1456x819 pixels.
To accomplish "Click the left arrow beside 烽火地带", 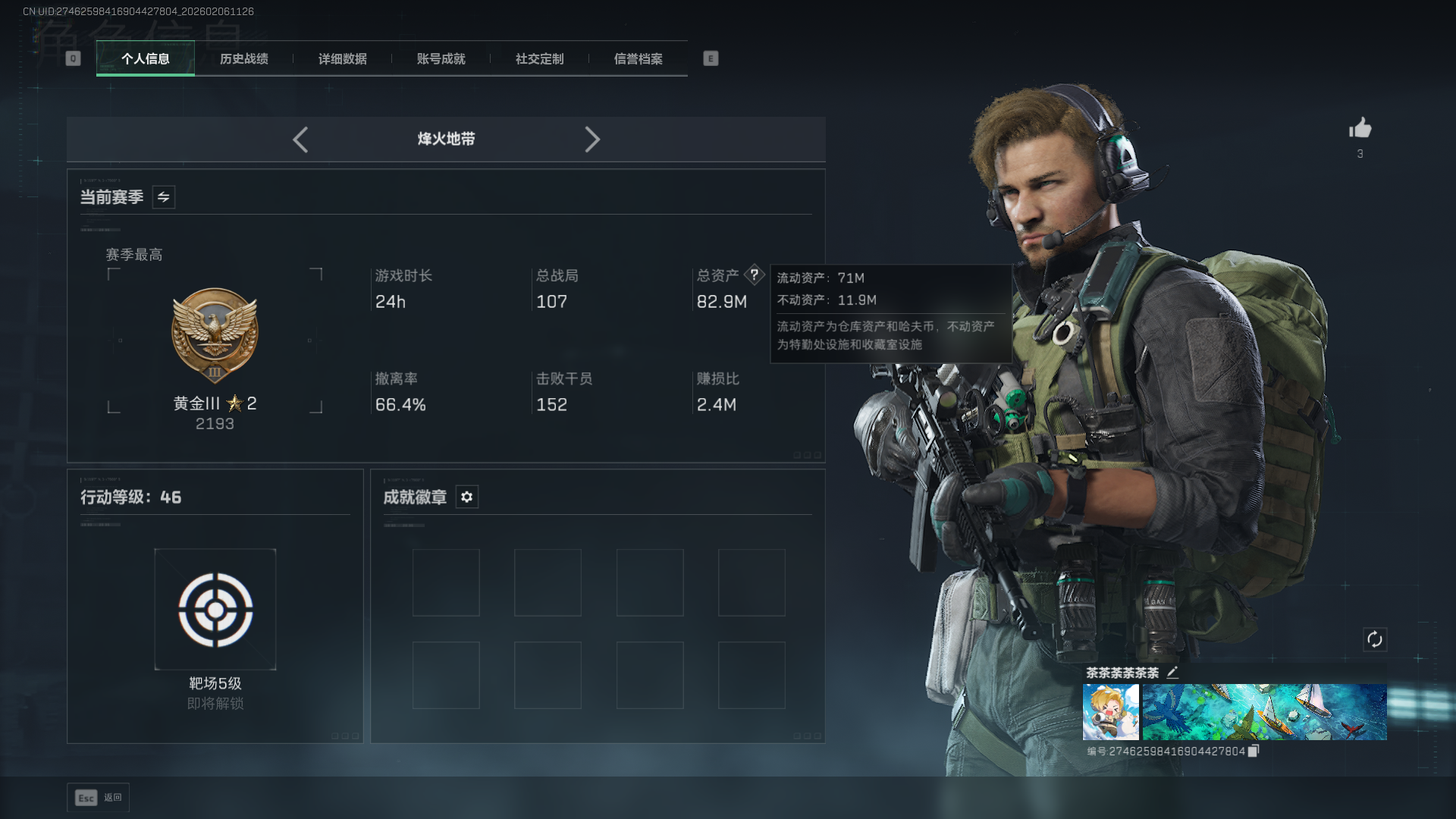I will coord(300,140).
